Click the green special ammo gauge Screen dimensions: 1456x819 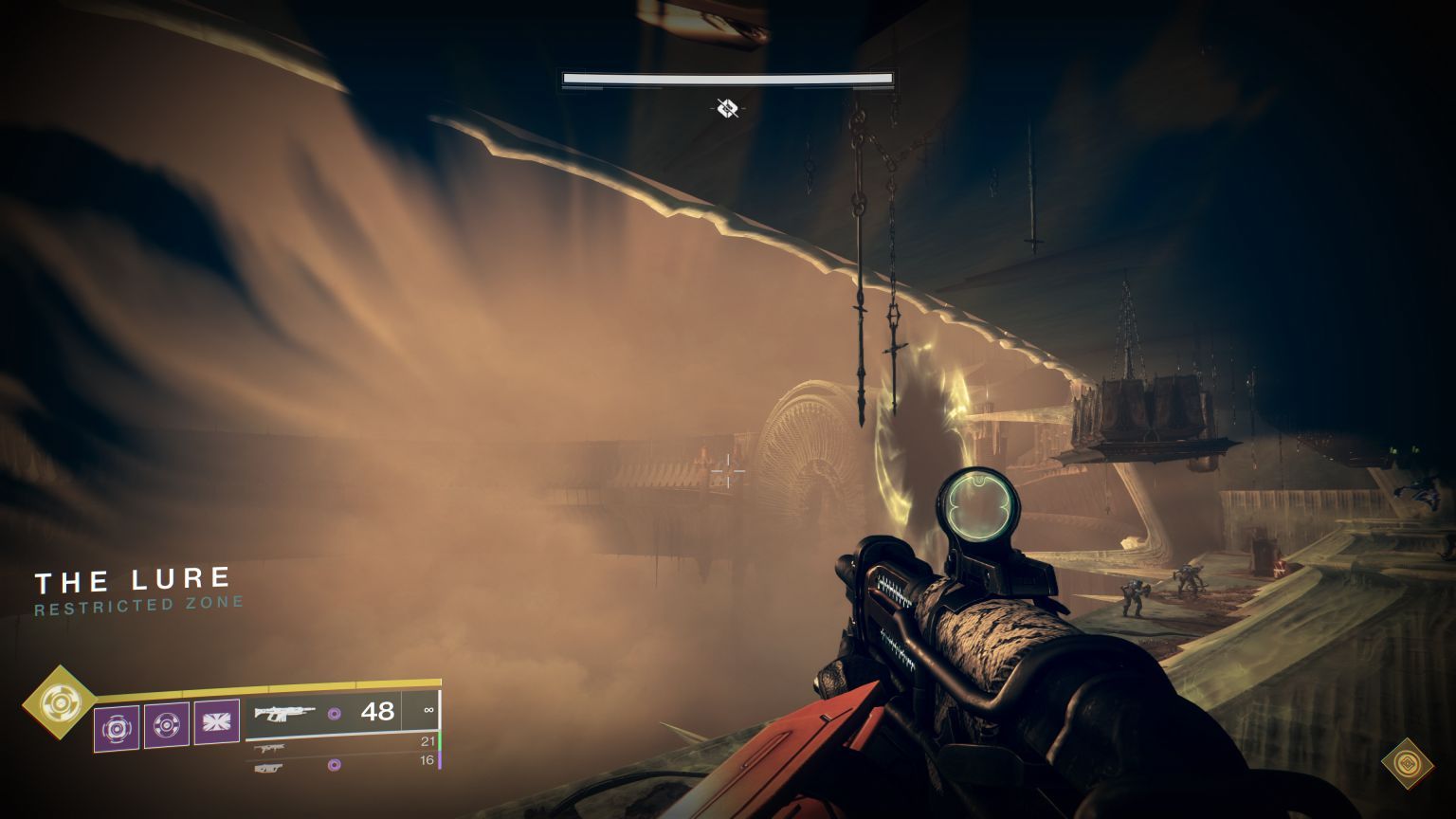point(440,740)
